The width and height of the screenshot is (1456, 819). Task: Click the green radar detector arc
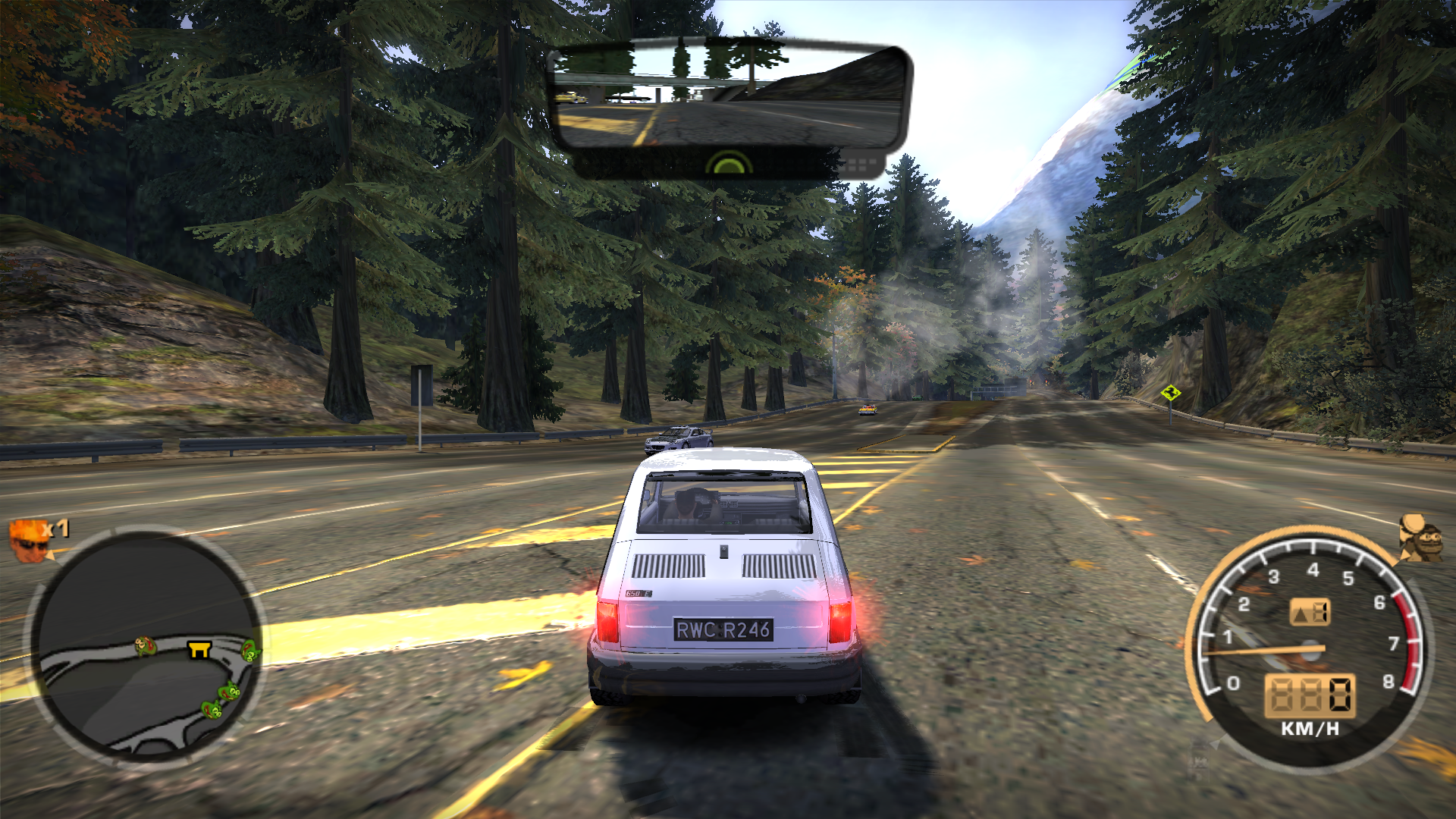[x=728, y=163]
